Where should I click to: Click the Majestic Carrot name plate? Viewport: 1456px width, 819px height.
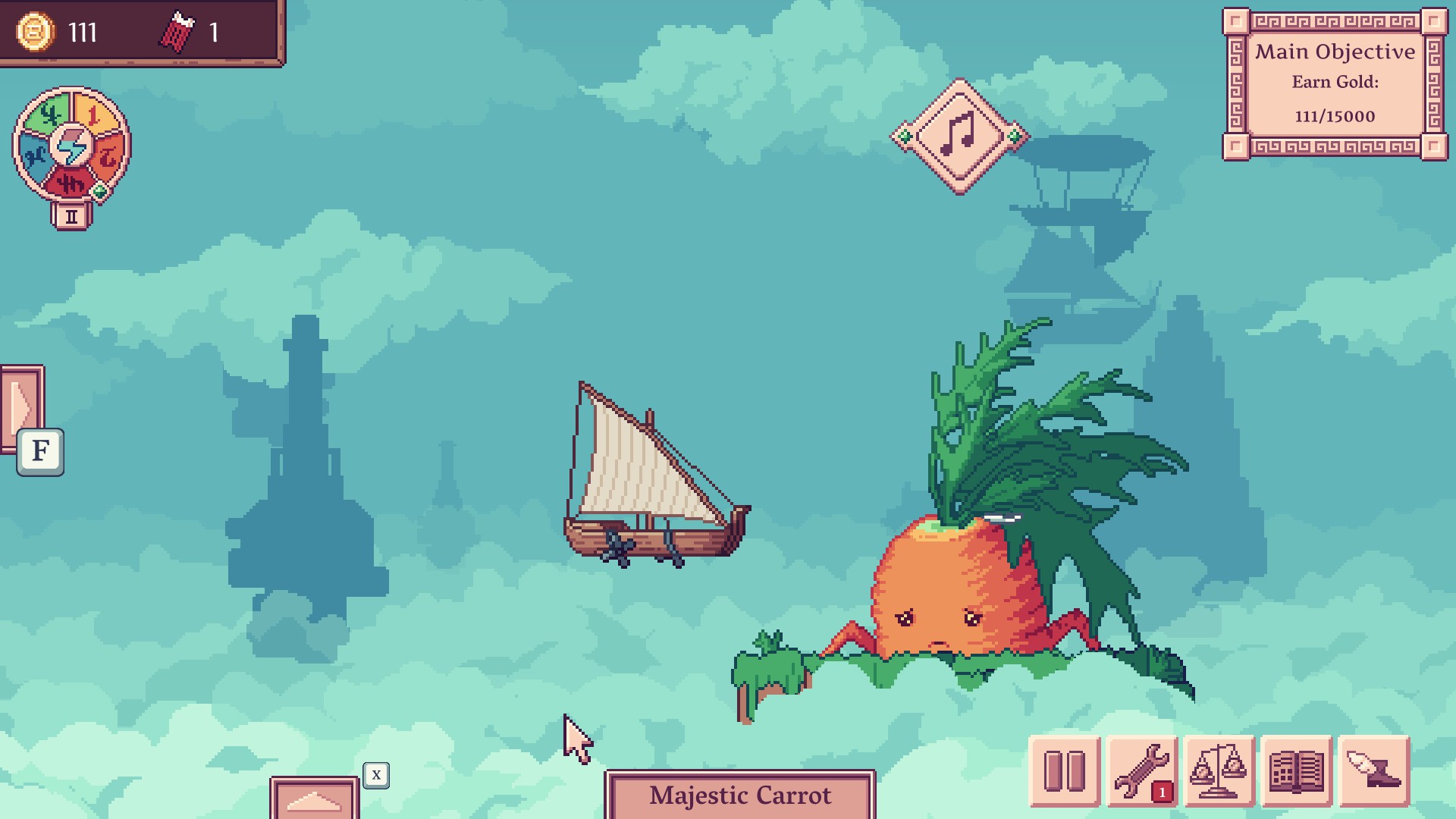point(740,795)
